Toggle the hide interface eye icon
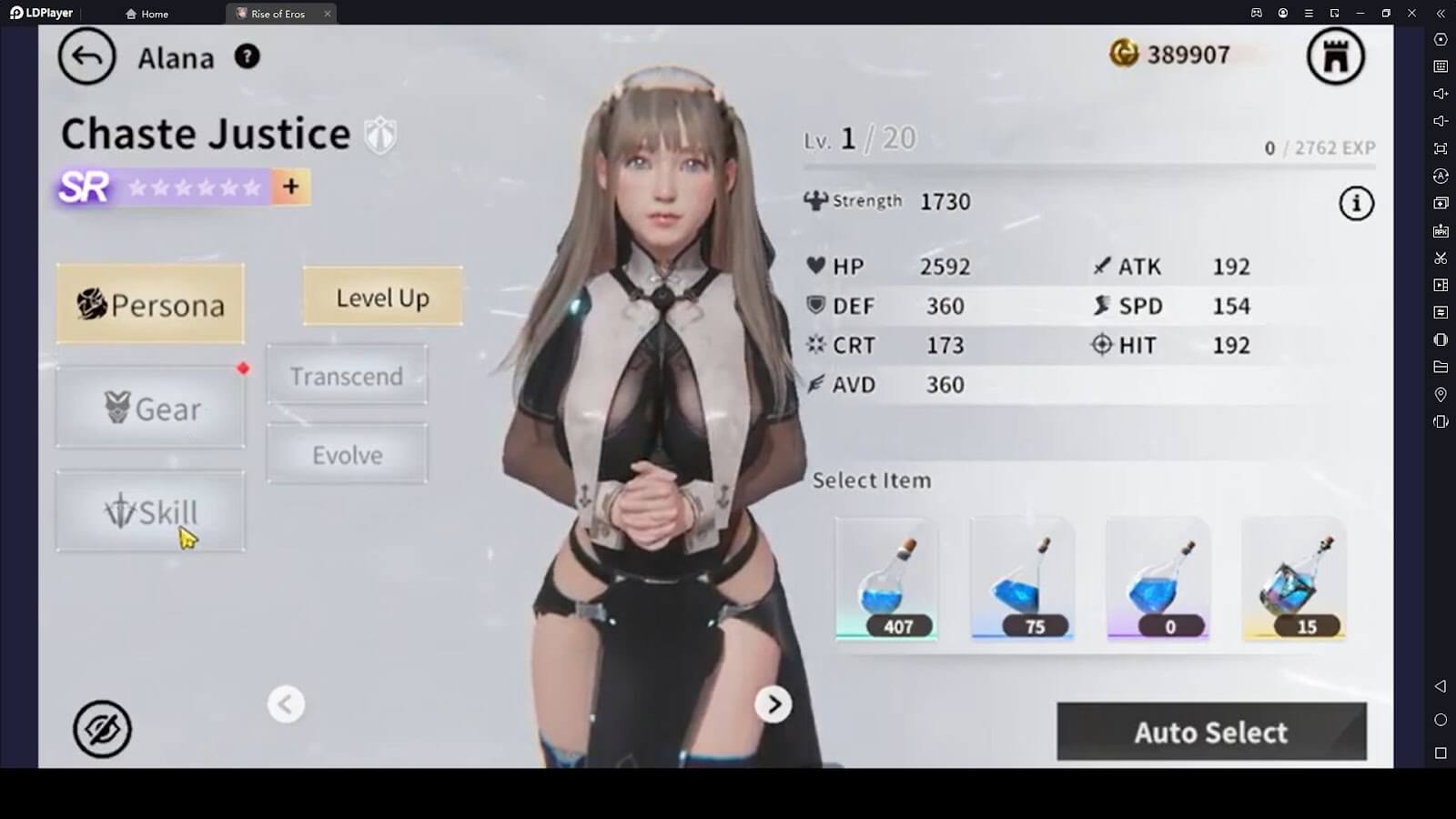Viewport: 1456px width, 819px height. coord(102,729)
